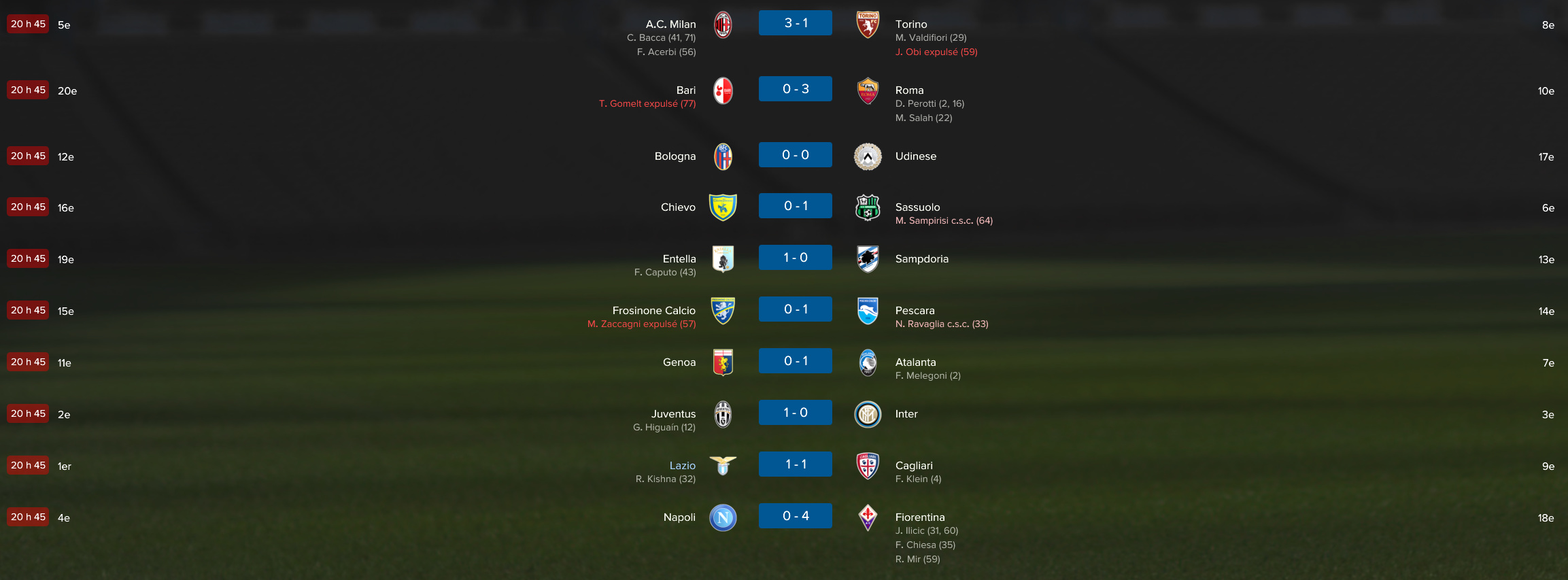Show the Frosinone vs Pescara 0-1 match
1568x580 pixels.
(x=795, y=309)
